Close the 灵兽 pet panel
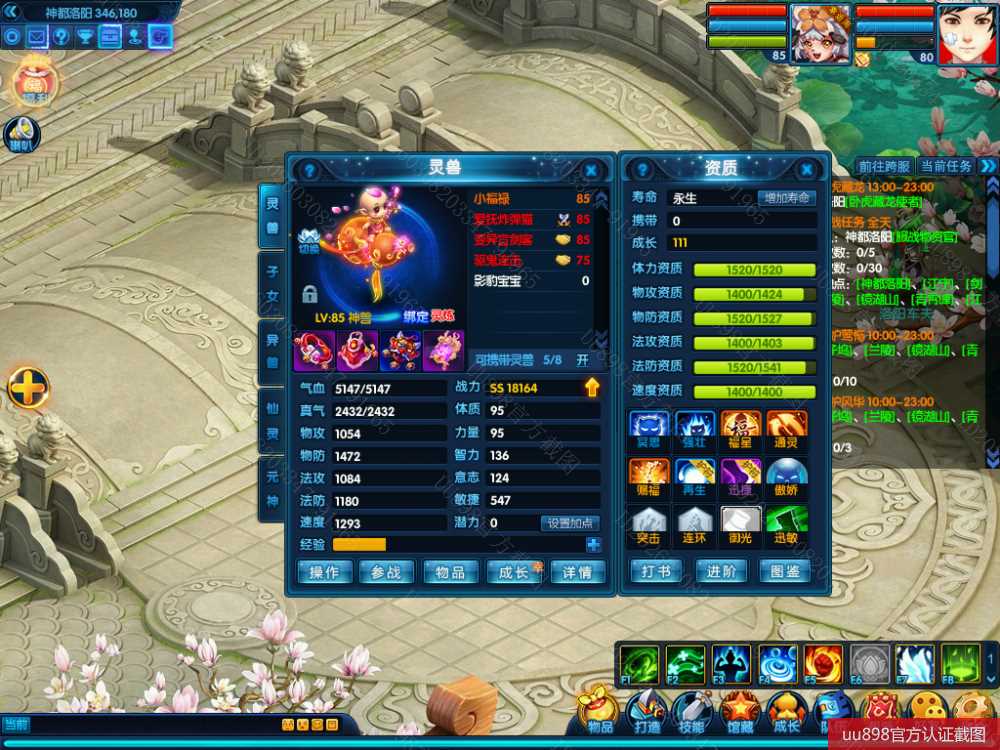Screen dimensions: 1000x750 (x=591, y=170)
